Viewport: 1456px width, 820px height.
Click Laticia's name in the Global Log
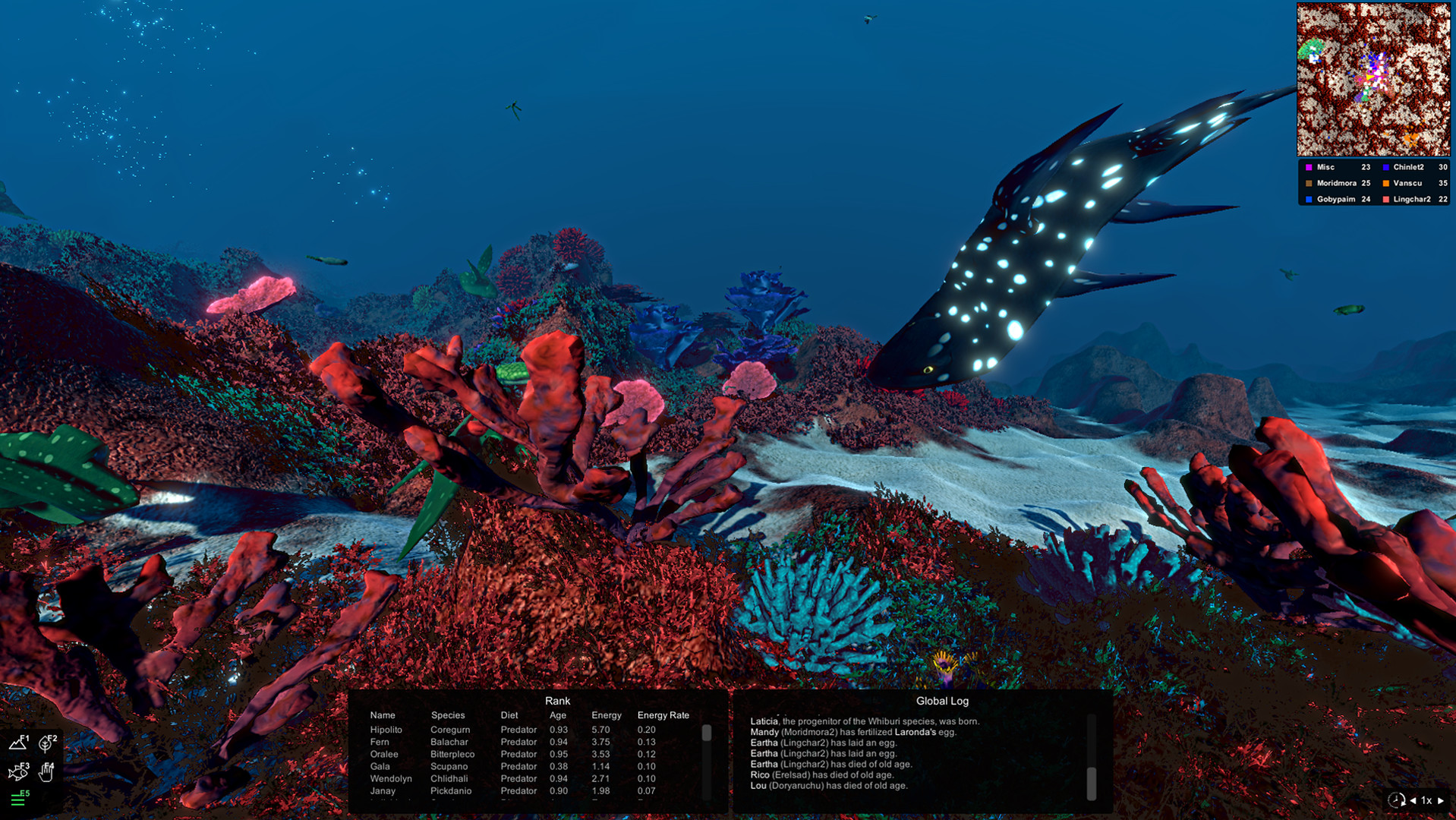pos(764,721)
